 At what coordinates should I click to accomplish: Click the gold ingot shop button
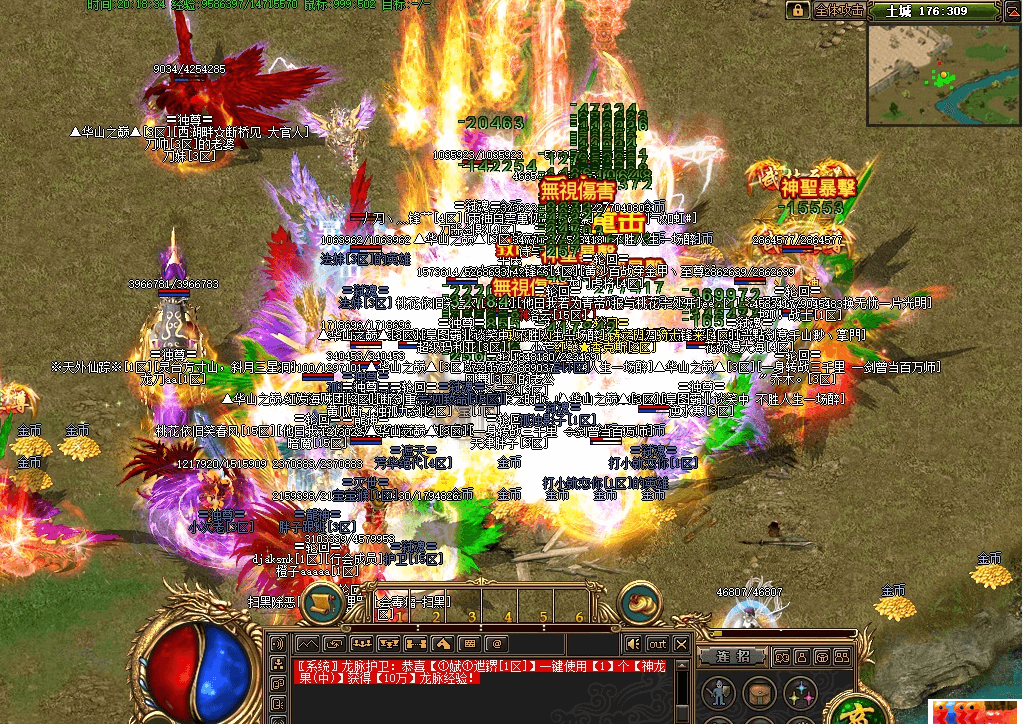tap(640, 603)
